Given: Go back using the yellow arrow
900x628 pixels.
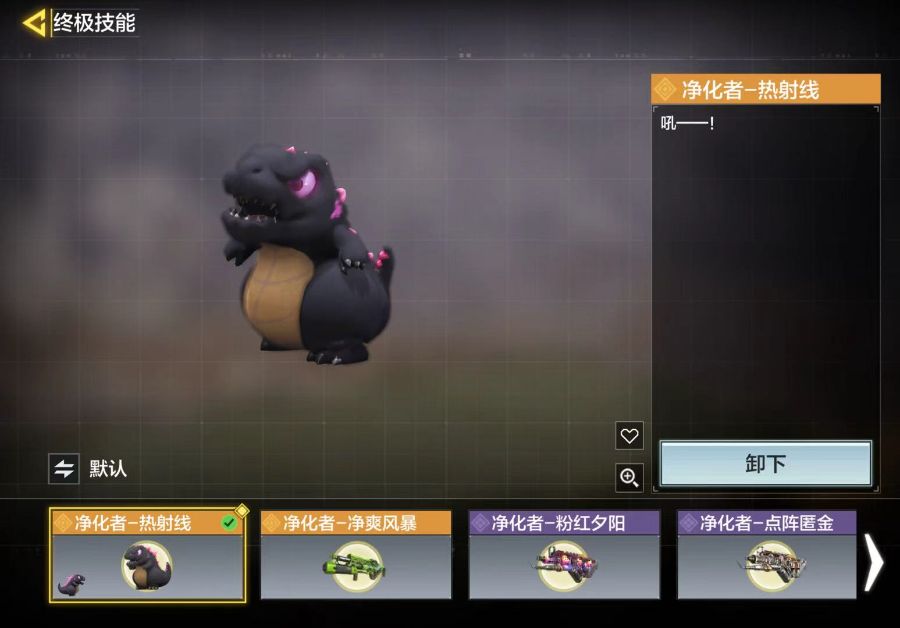Looking at the screenshot, I should coord(35,23).
